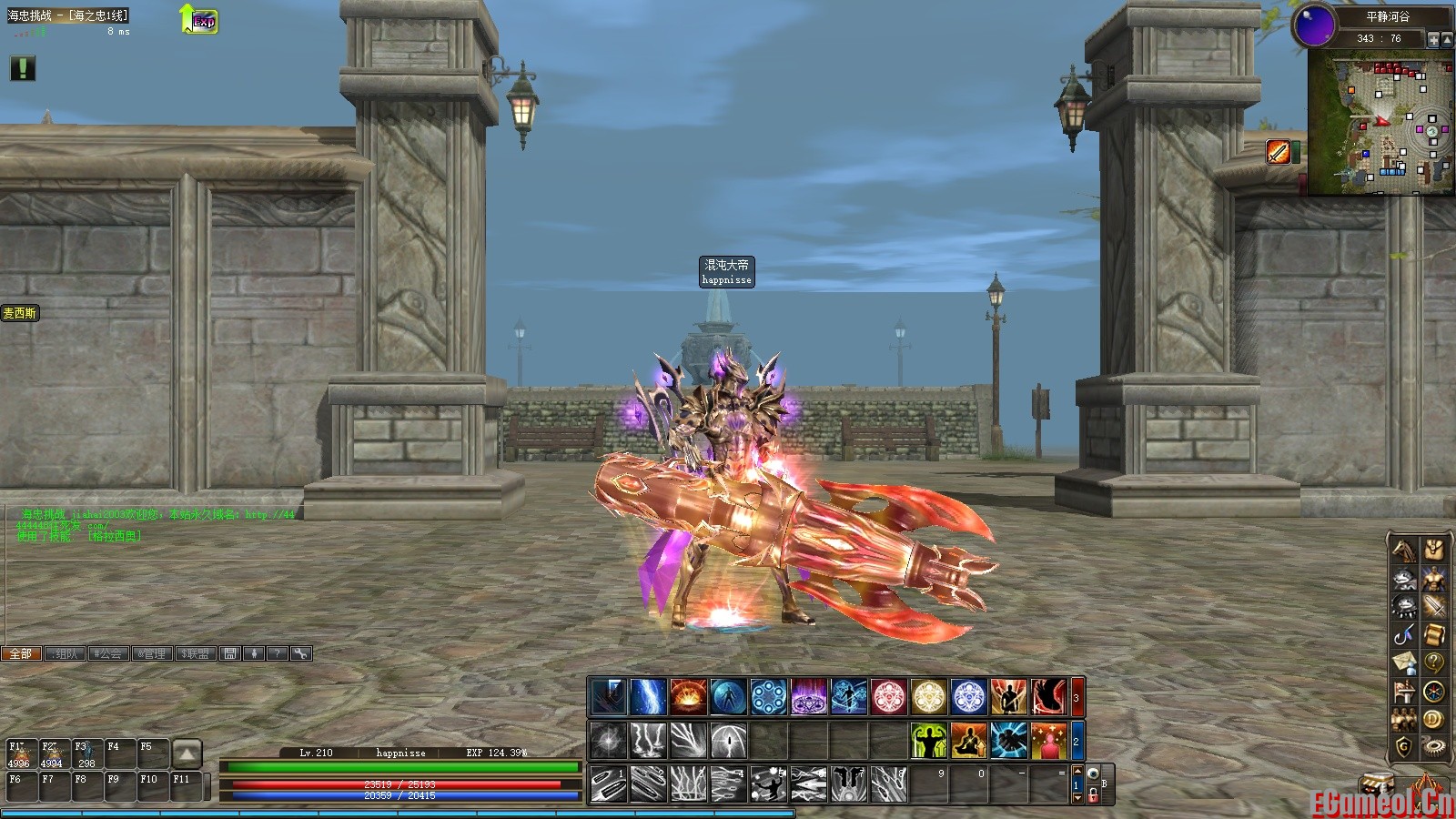This screenshot has width=1456, height=819.
Task: Click the hotbar lock icon
Action: pos(1093,795)
